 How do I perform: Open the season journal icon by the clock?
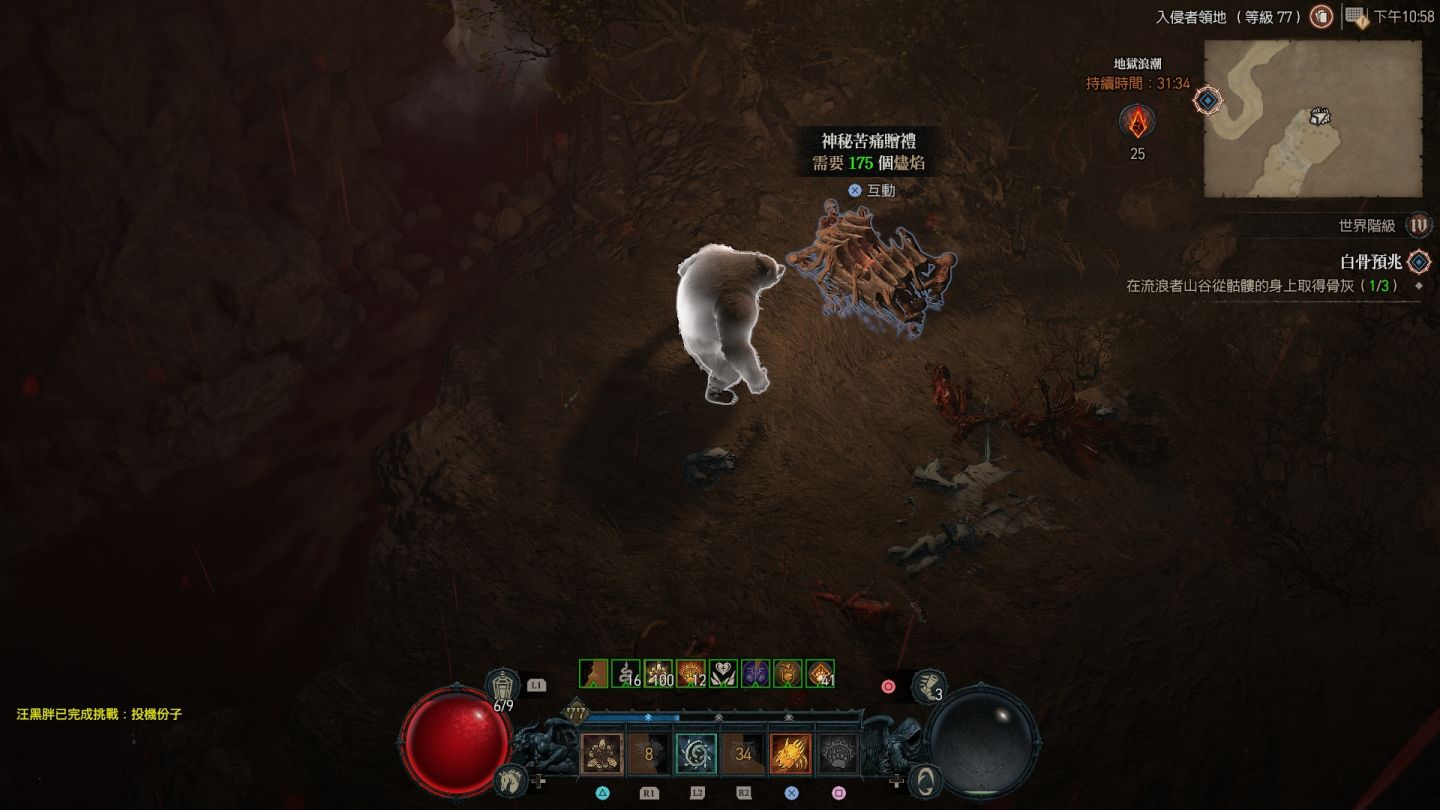pos(1356,16)
